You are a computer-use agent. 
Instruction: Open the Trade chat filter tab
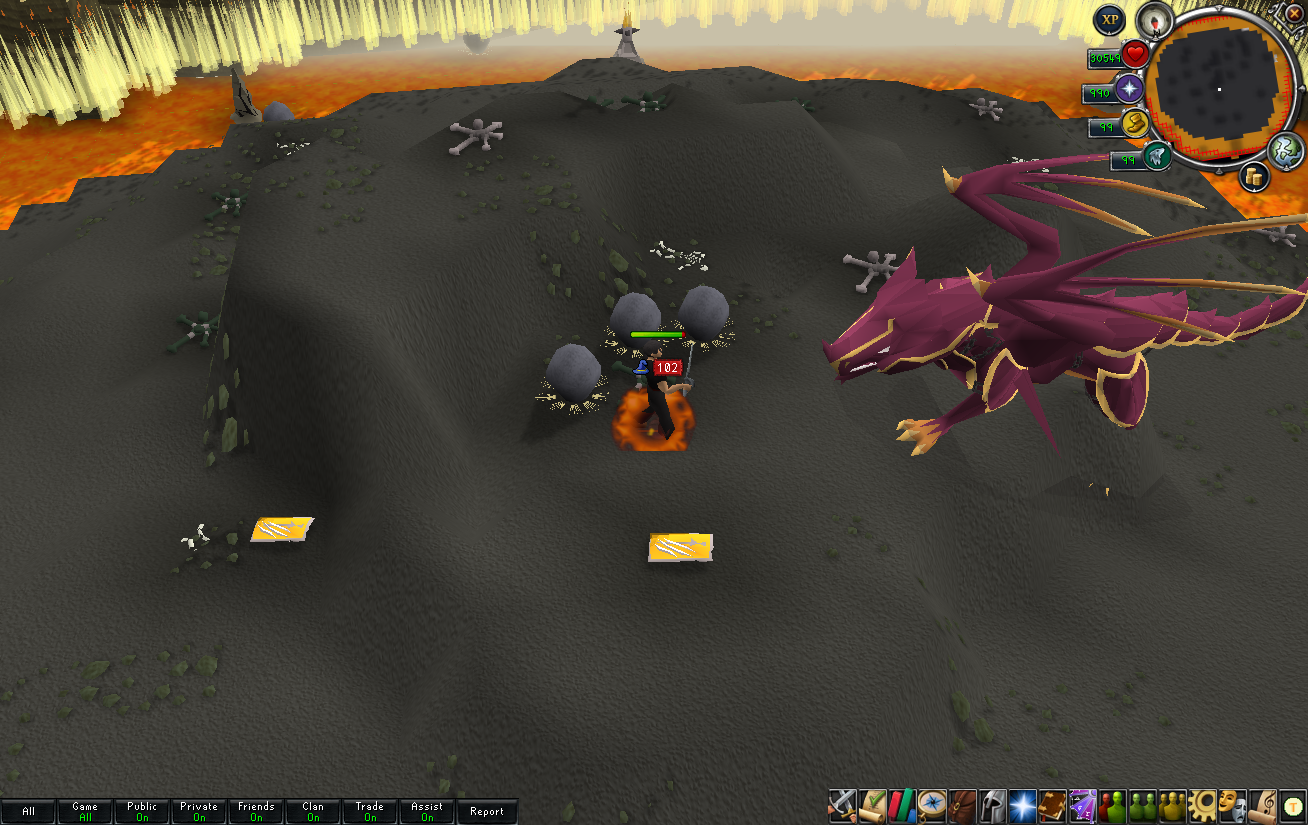370,811
